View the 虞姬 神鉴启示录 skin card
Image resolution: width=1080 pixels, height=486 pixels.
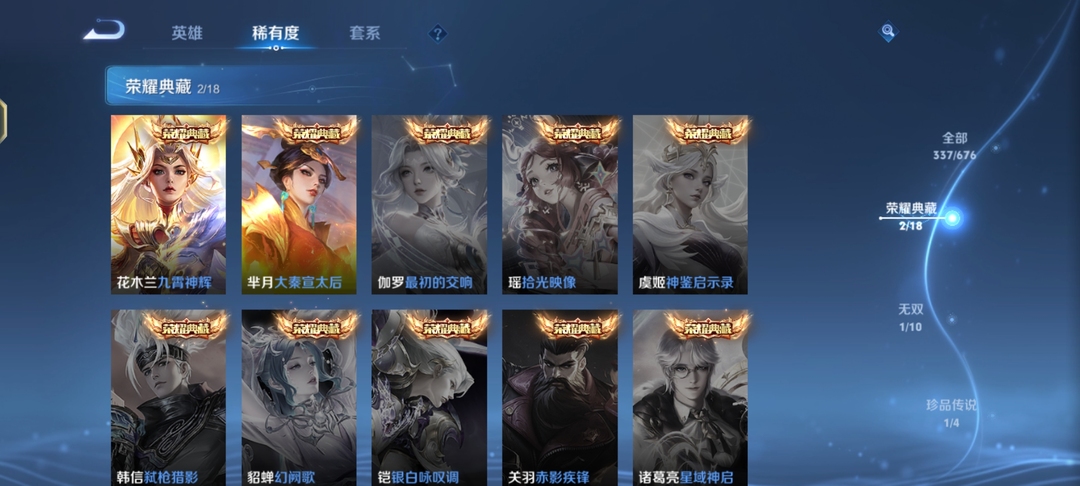coord(691,205)
